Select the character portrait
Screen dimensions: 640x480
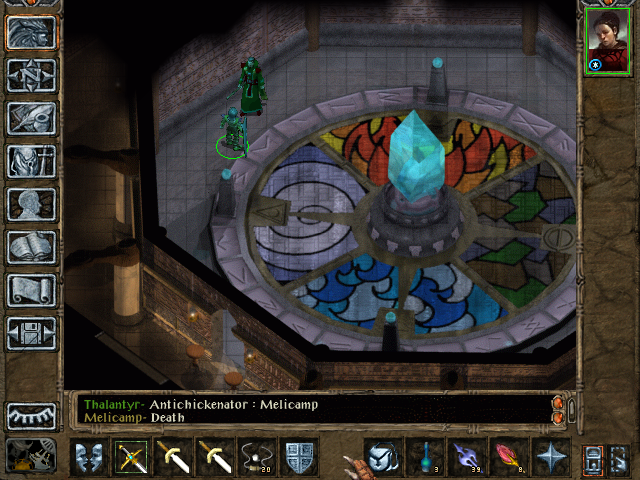pos(607,42)
